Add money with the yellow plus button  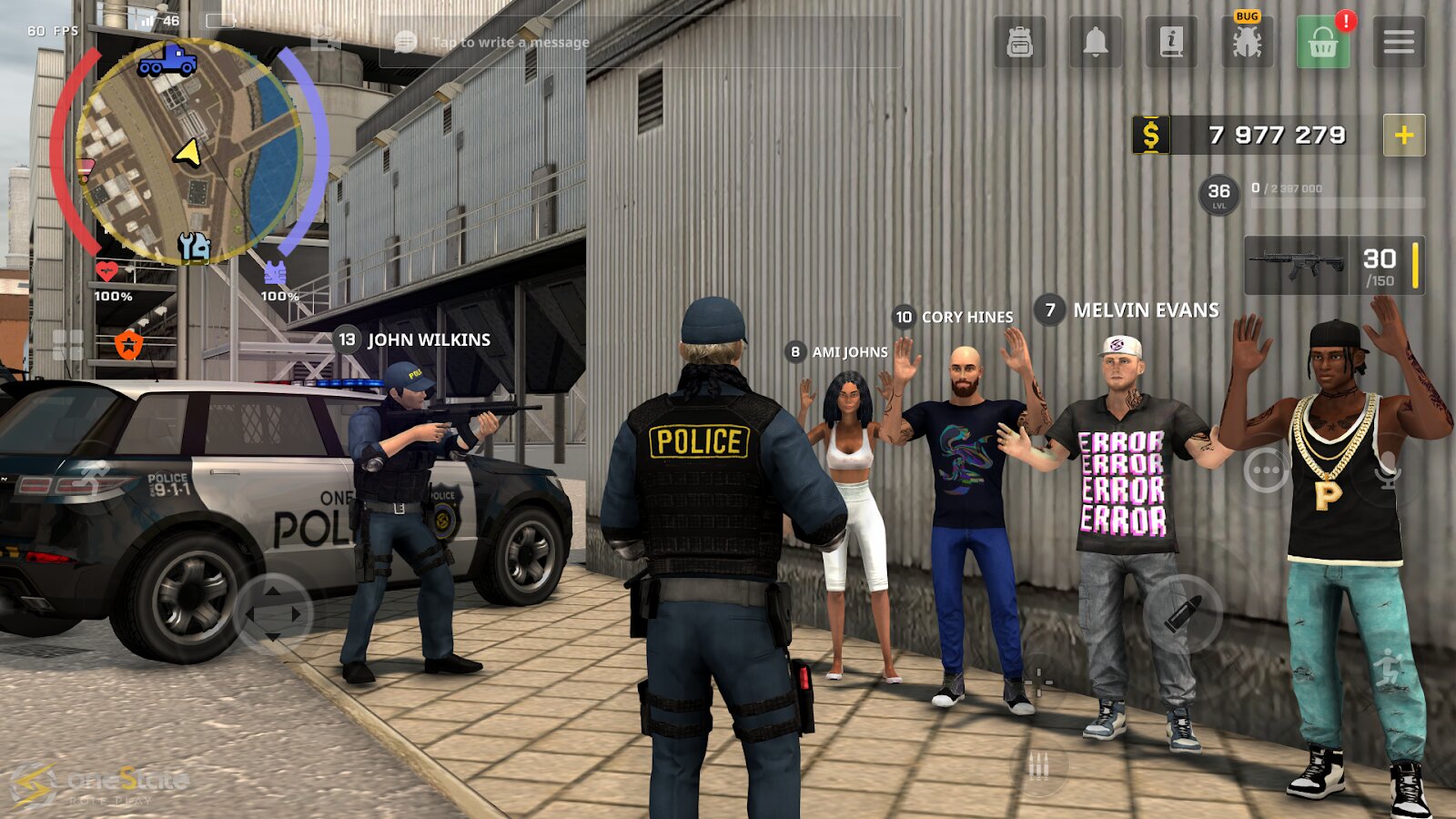1404,136
